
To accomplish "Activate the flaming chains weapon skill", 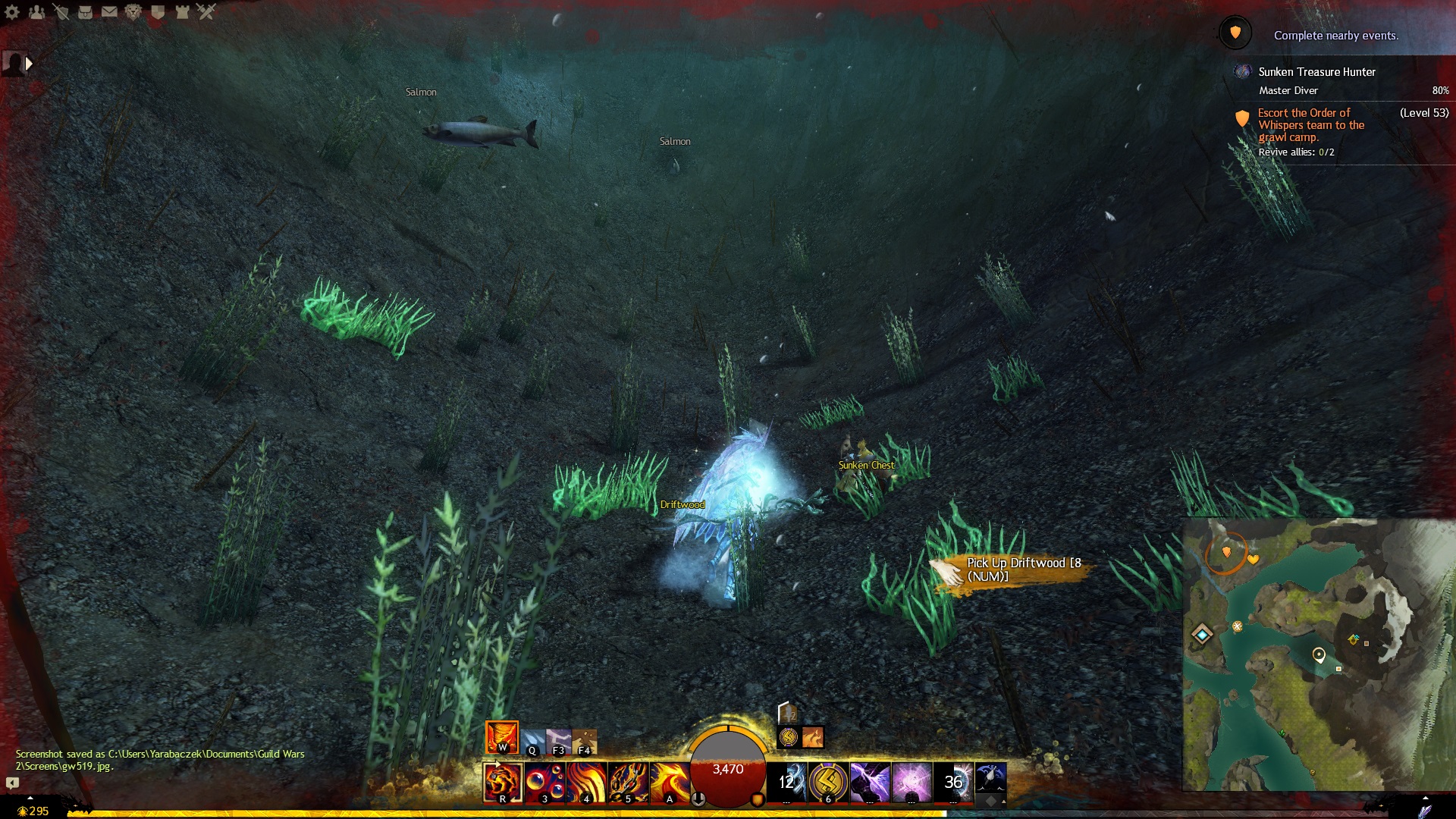I will click(628, 783).
